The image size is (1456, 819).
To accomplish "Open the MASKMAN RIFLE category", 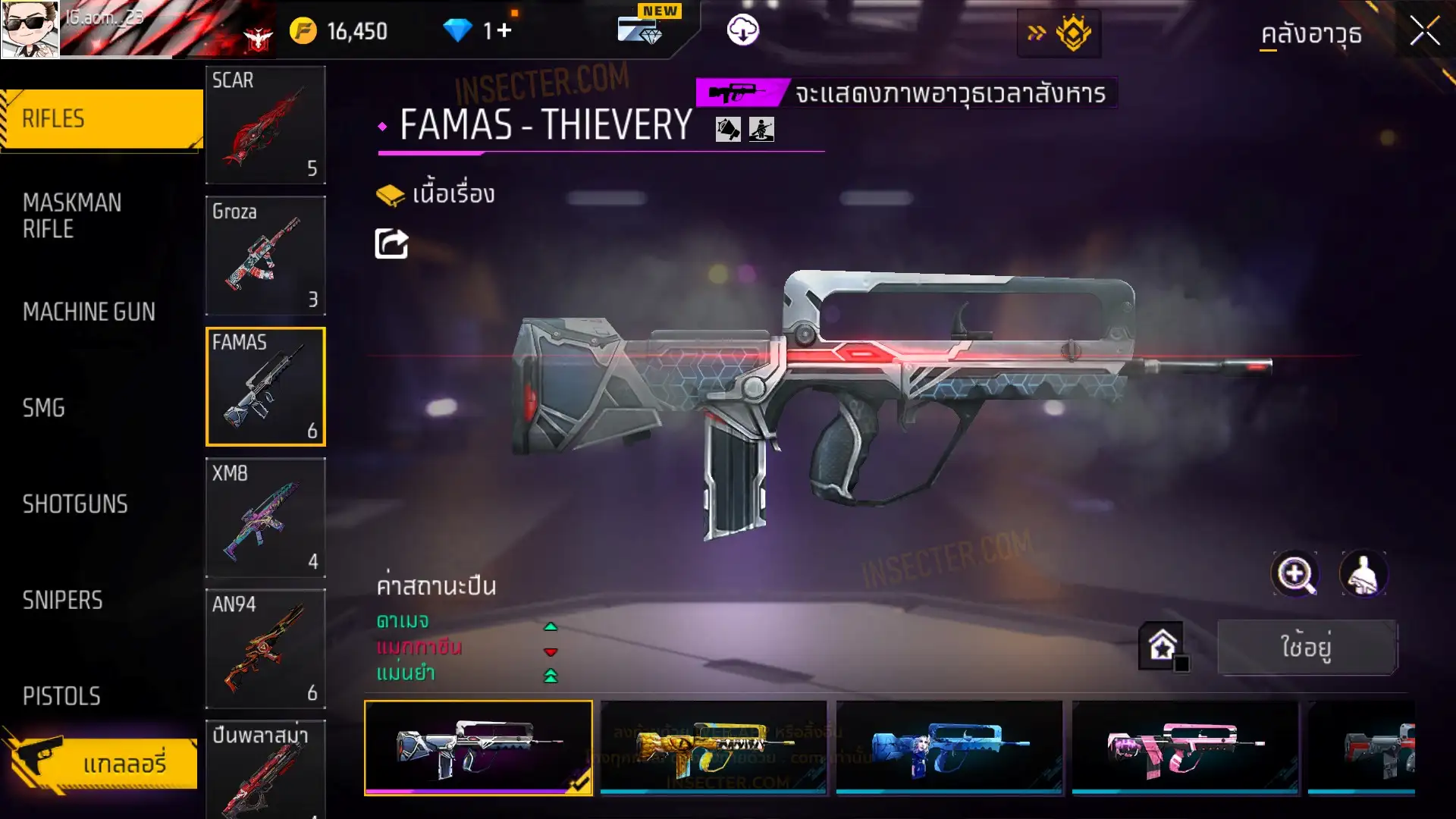I will click(x=73, y=216).
